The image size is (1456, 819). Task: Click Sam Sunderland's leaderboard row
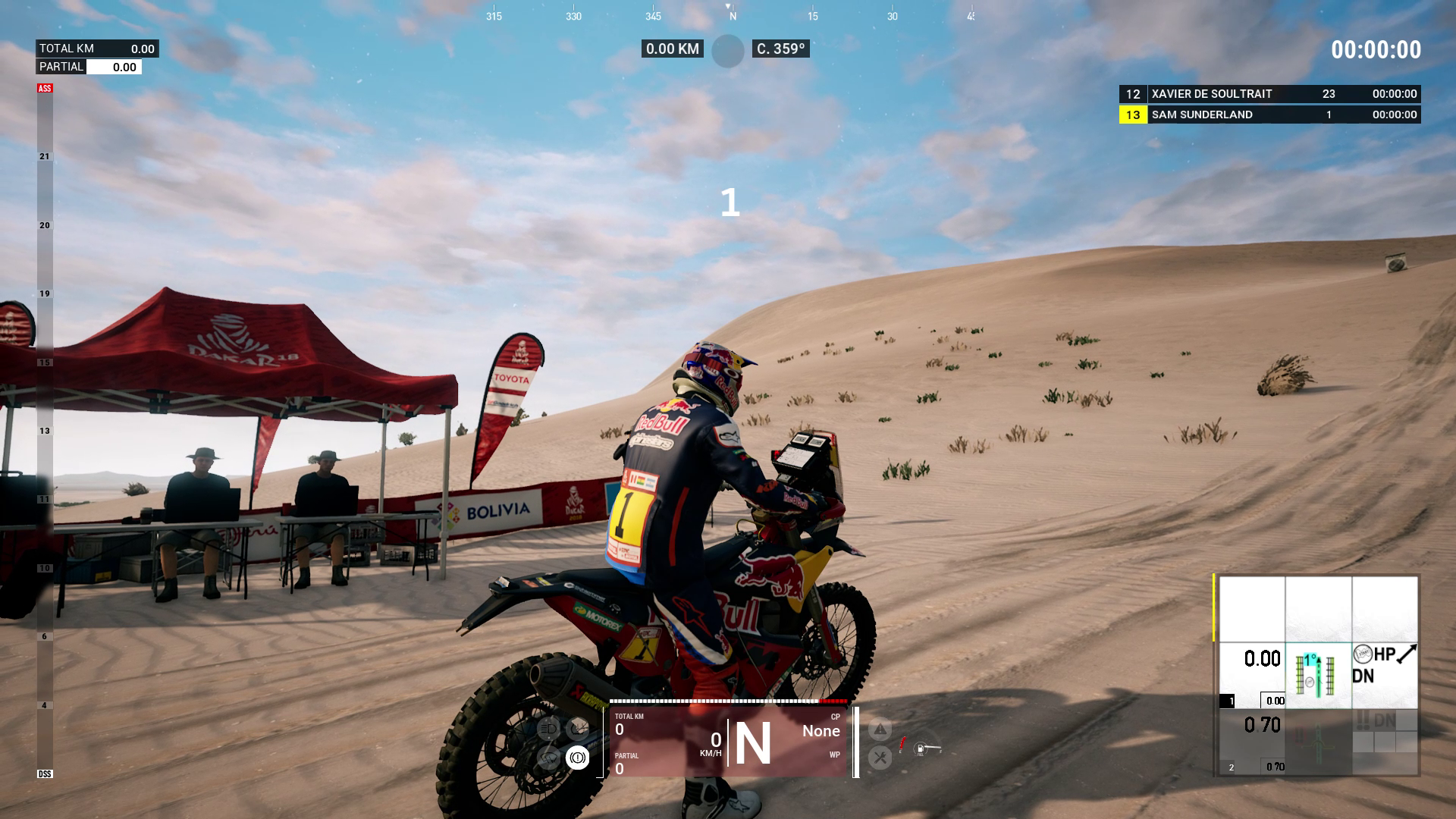[x=1269, y=115]
